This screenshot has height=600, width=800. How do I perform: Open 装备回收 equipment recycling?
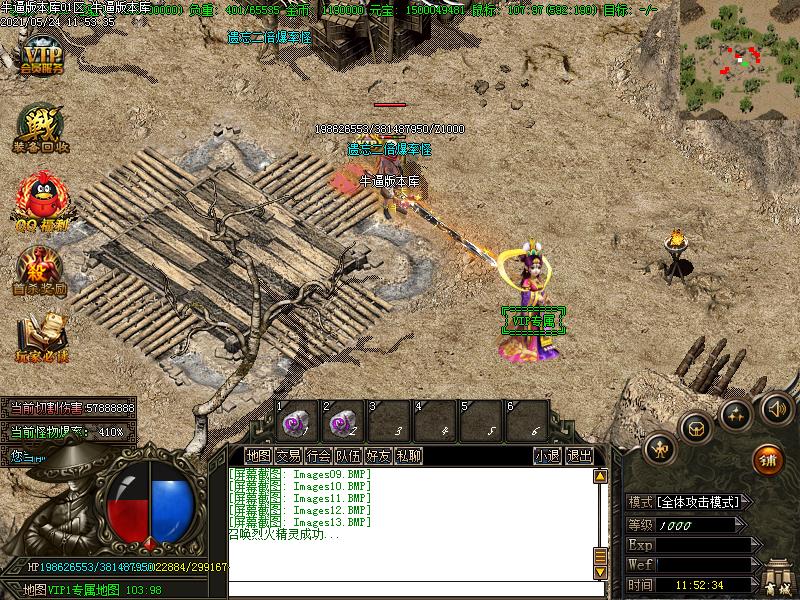point(40,128)
